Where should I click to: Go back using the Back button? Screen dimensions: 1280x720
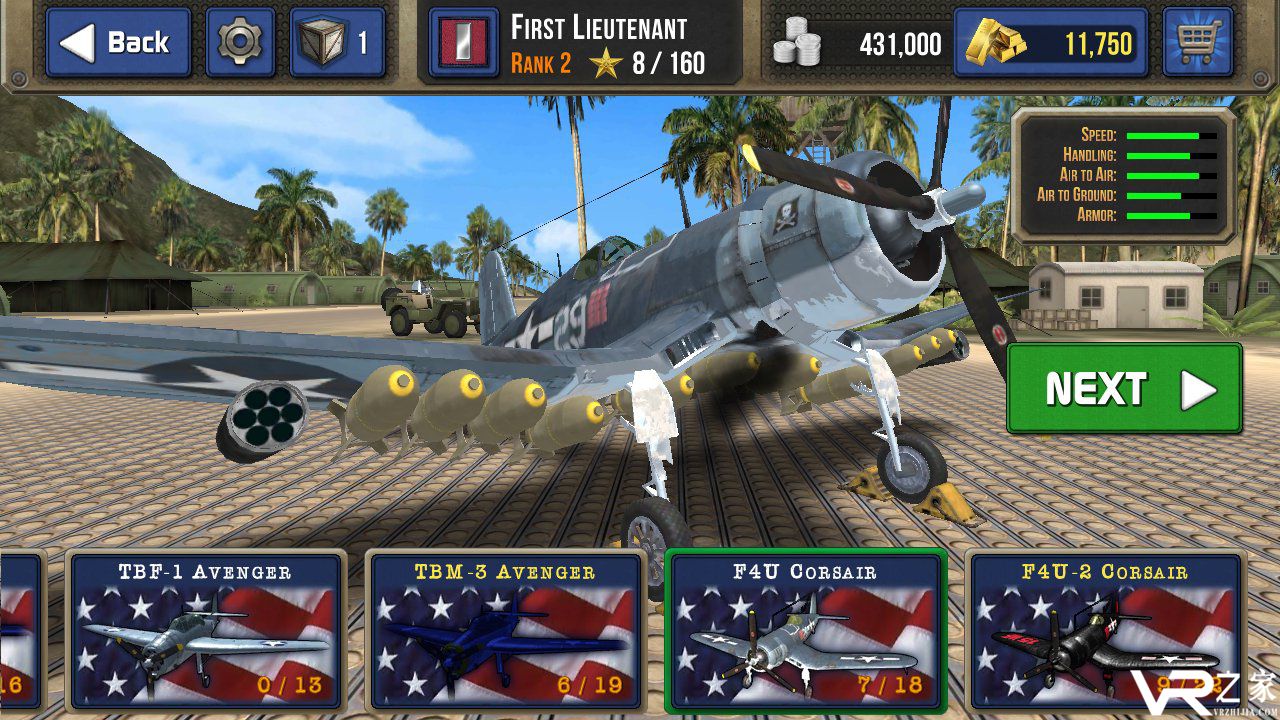(118, 43)
